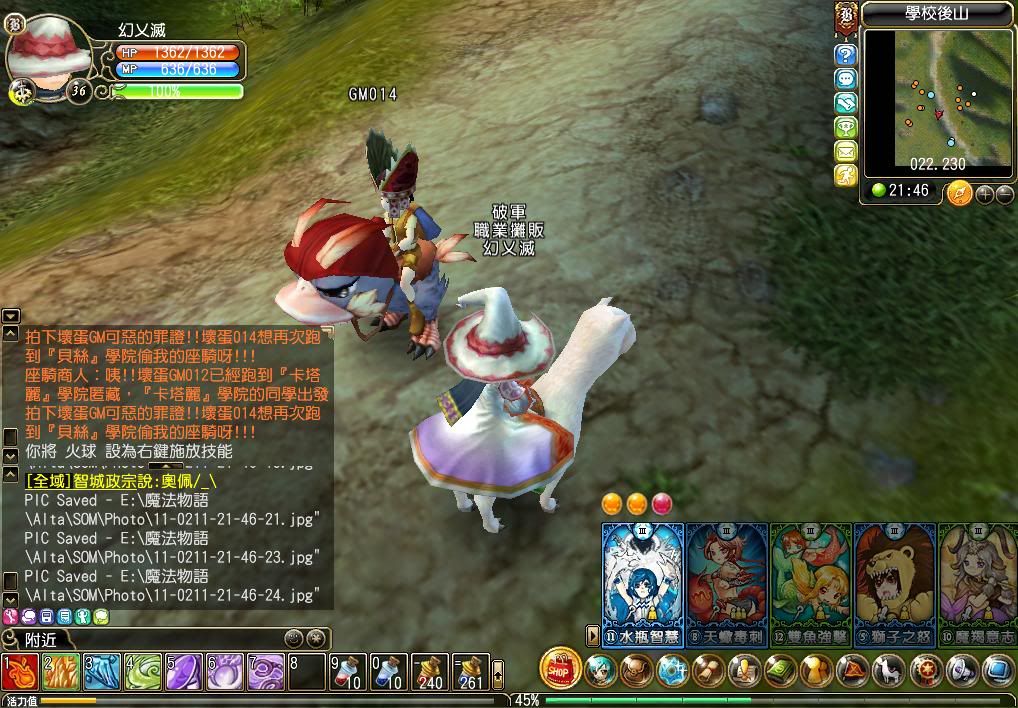This screenshot has width=1018, height=708.
Task: Open the world map compass button
Action: click(x=960, y=192)
